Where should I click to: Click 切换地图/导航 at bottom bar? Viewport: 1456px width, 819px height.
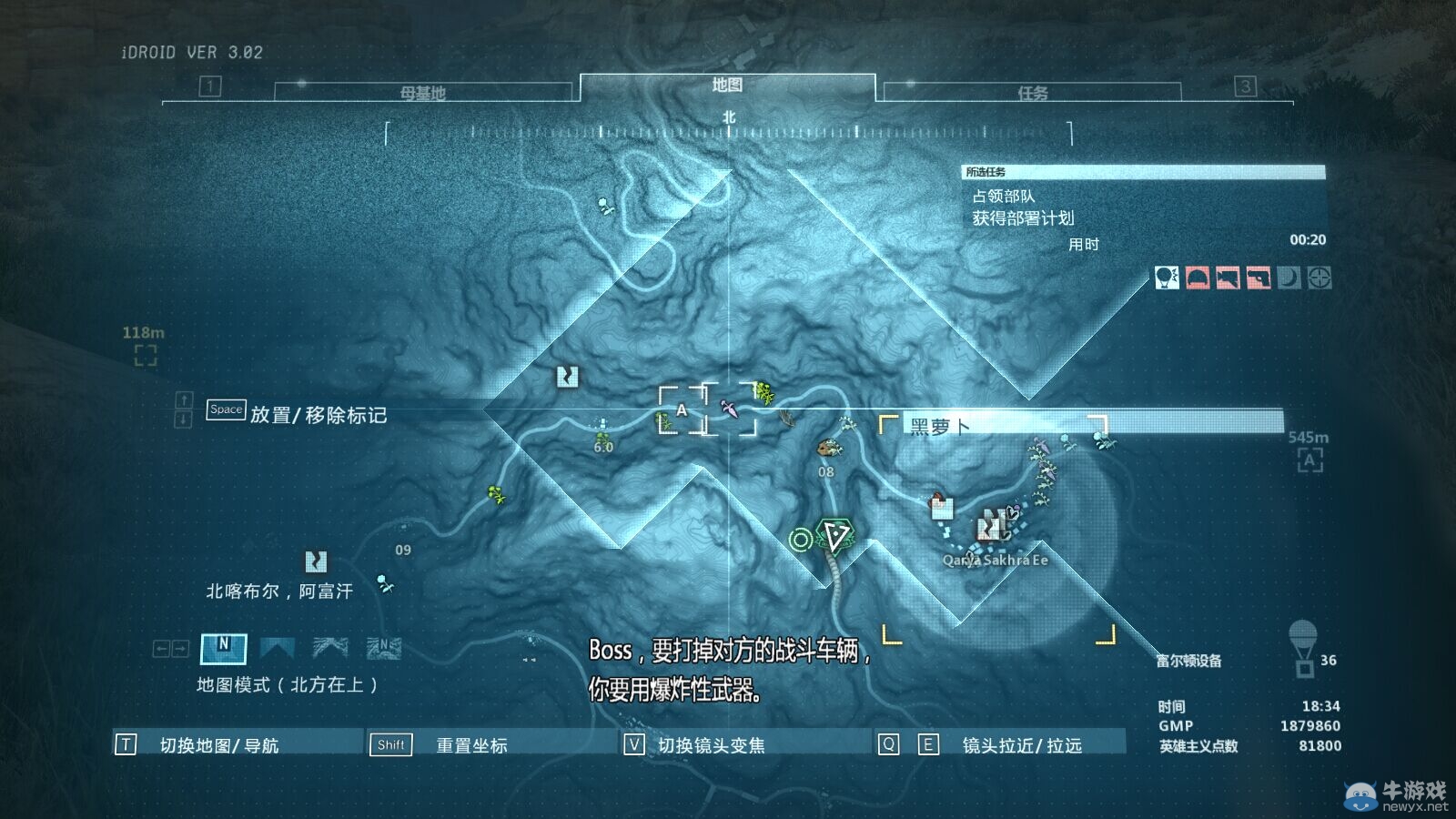(221, 743)
